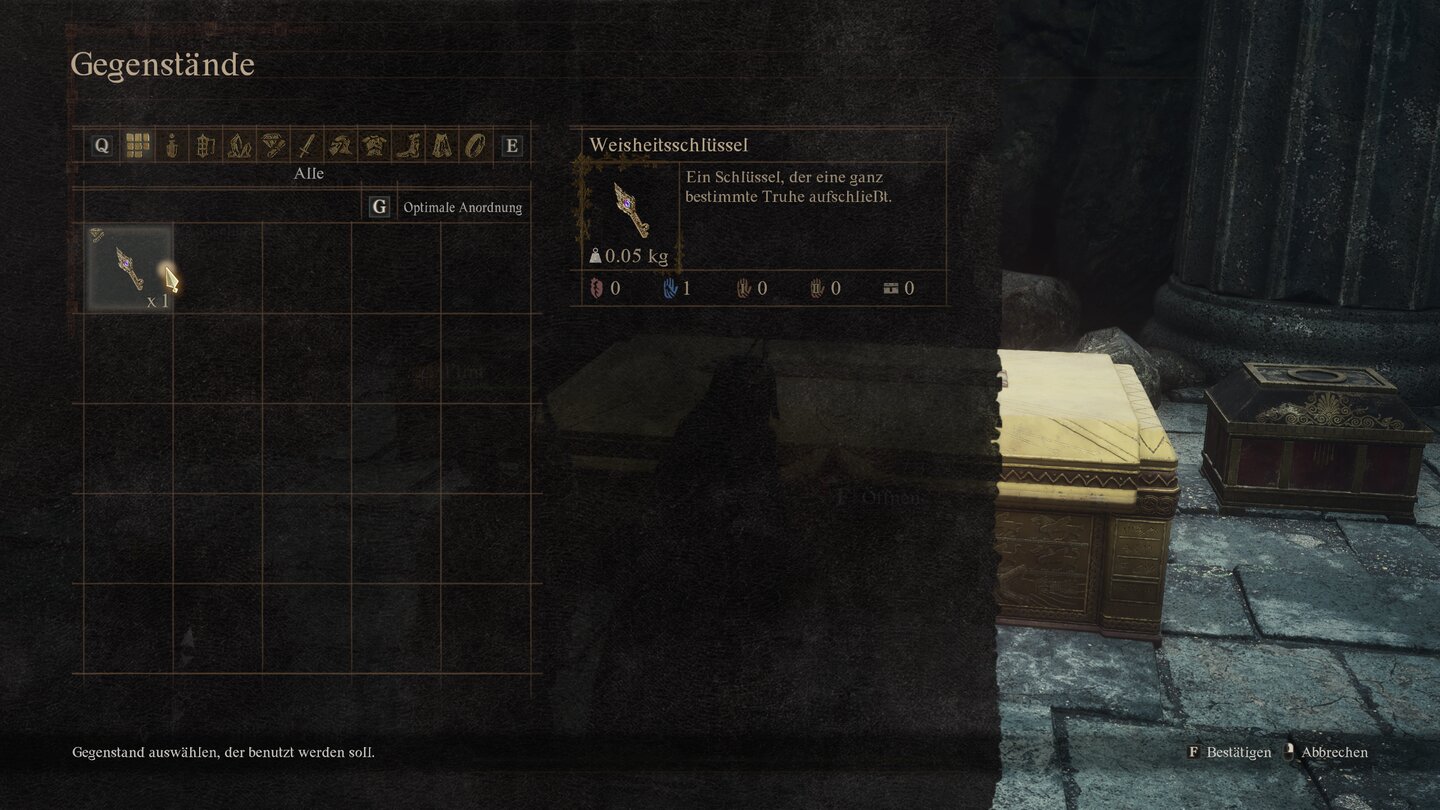Viewport: 1440px width, 810px height.
Task: Select the Weisheitsschlüssel key in the inventory
Action: [129, 267]
